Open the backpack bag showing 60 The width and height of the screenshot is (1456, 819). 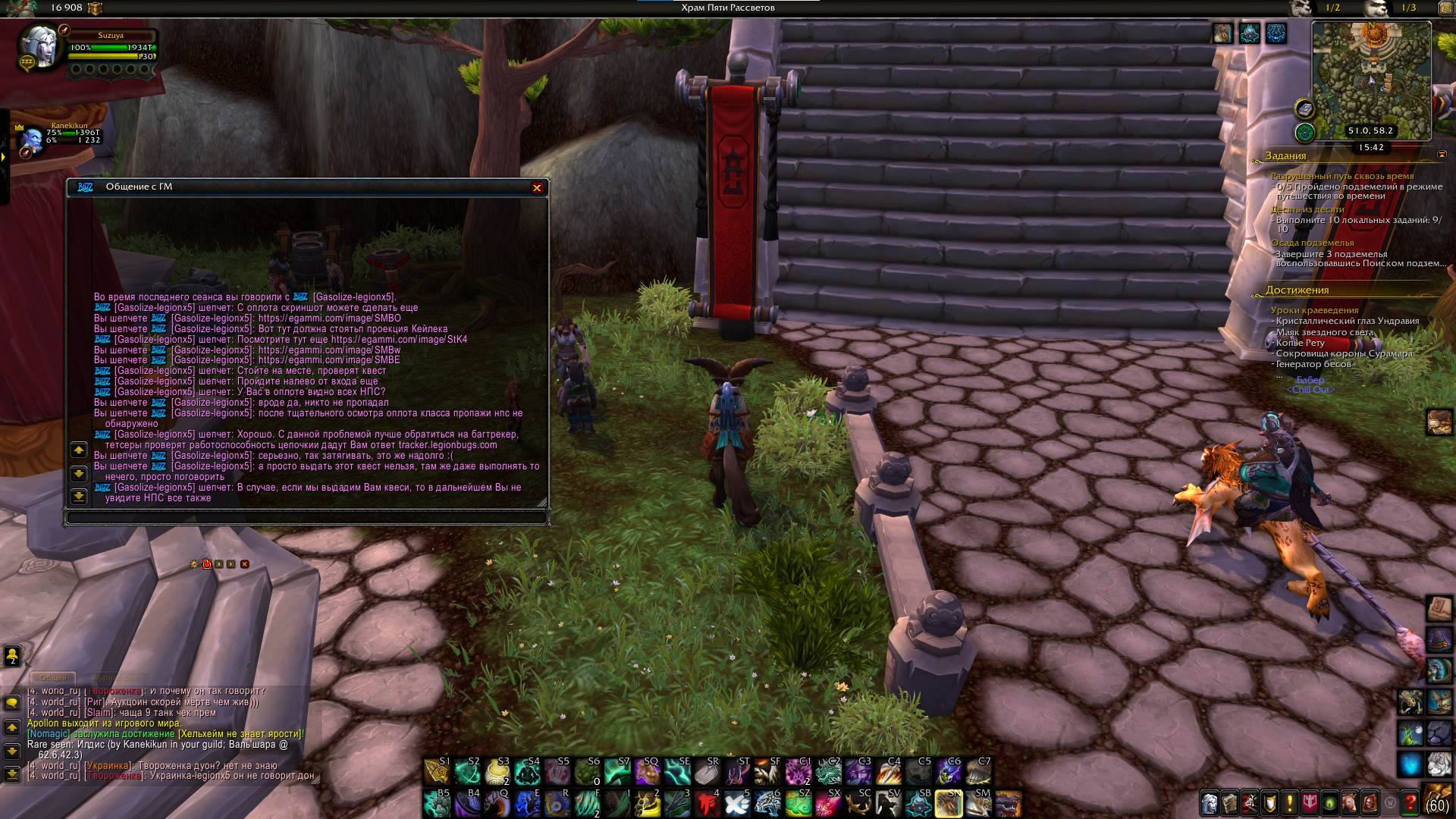(x=1438, y=801)
